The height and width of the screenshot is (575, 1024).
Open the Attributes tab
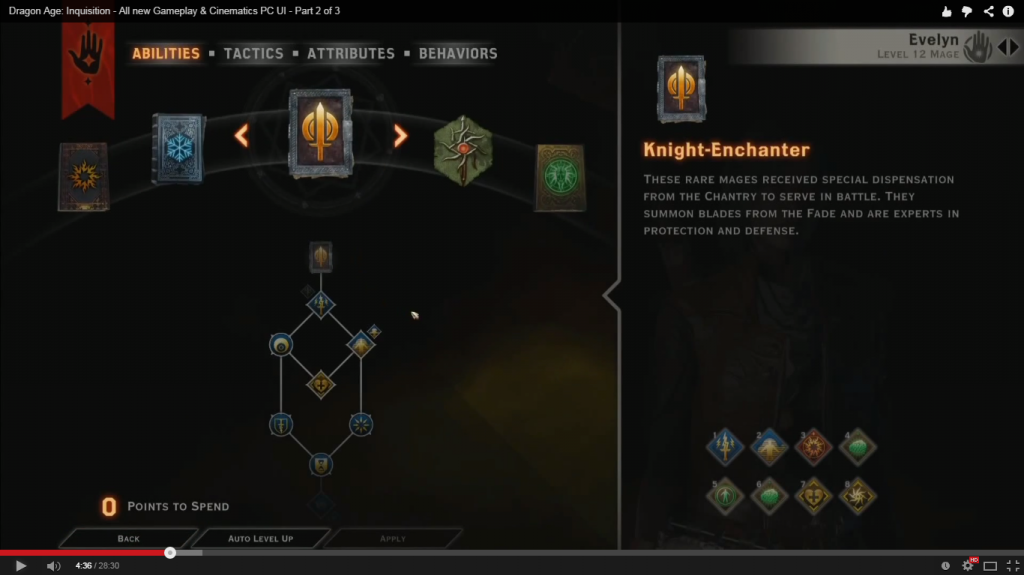[351, 53]
